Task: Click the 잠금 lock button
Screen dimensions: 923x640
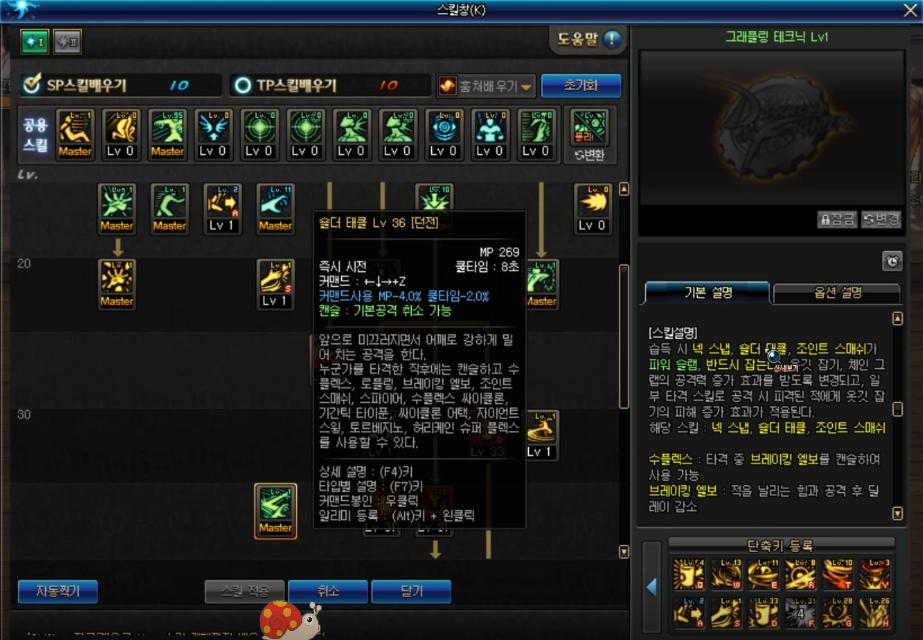Action: coord(836,219)
